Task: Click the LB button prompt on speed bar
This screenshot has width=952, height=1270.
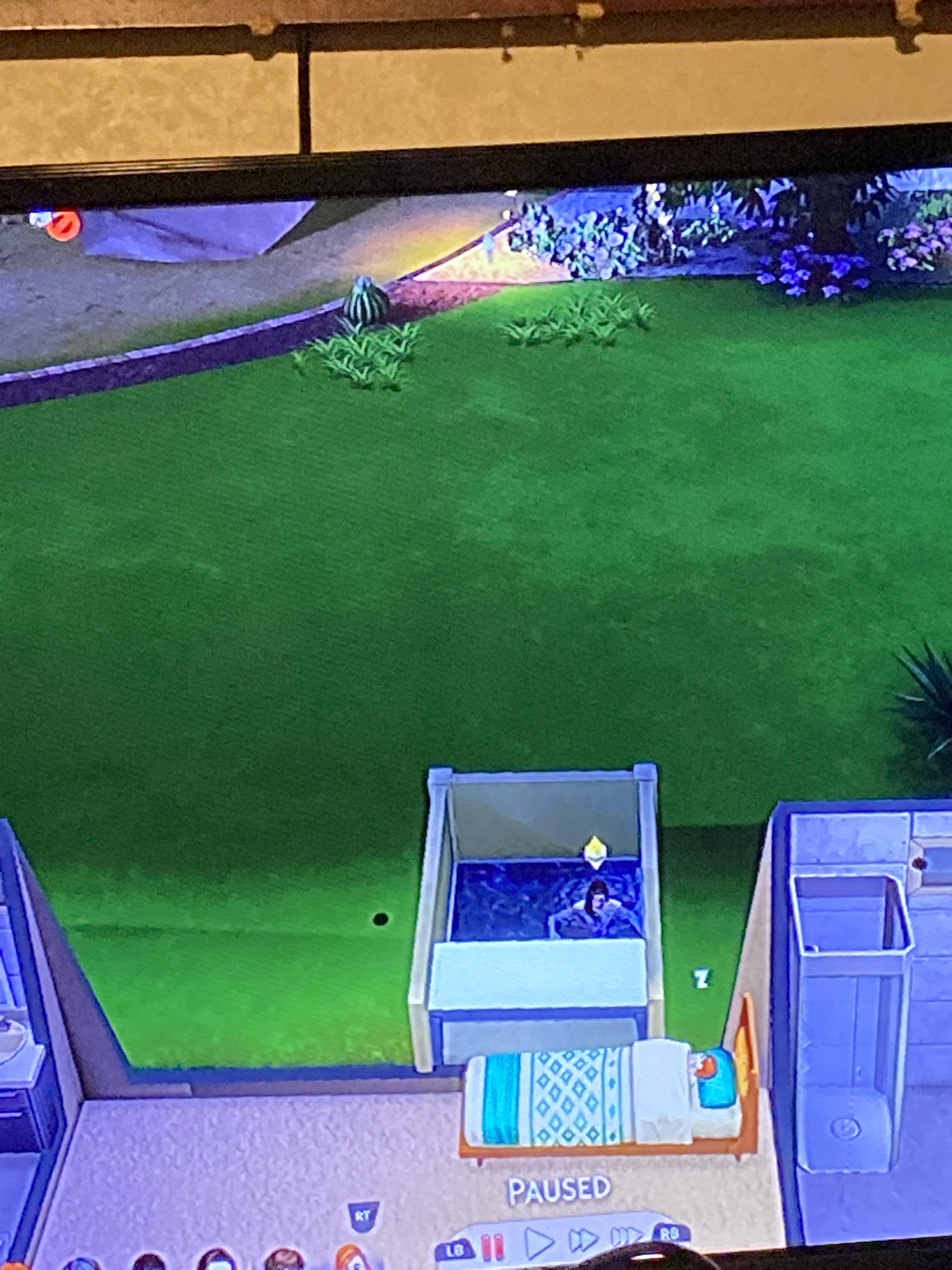Action: 456,1250
